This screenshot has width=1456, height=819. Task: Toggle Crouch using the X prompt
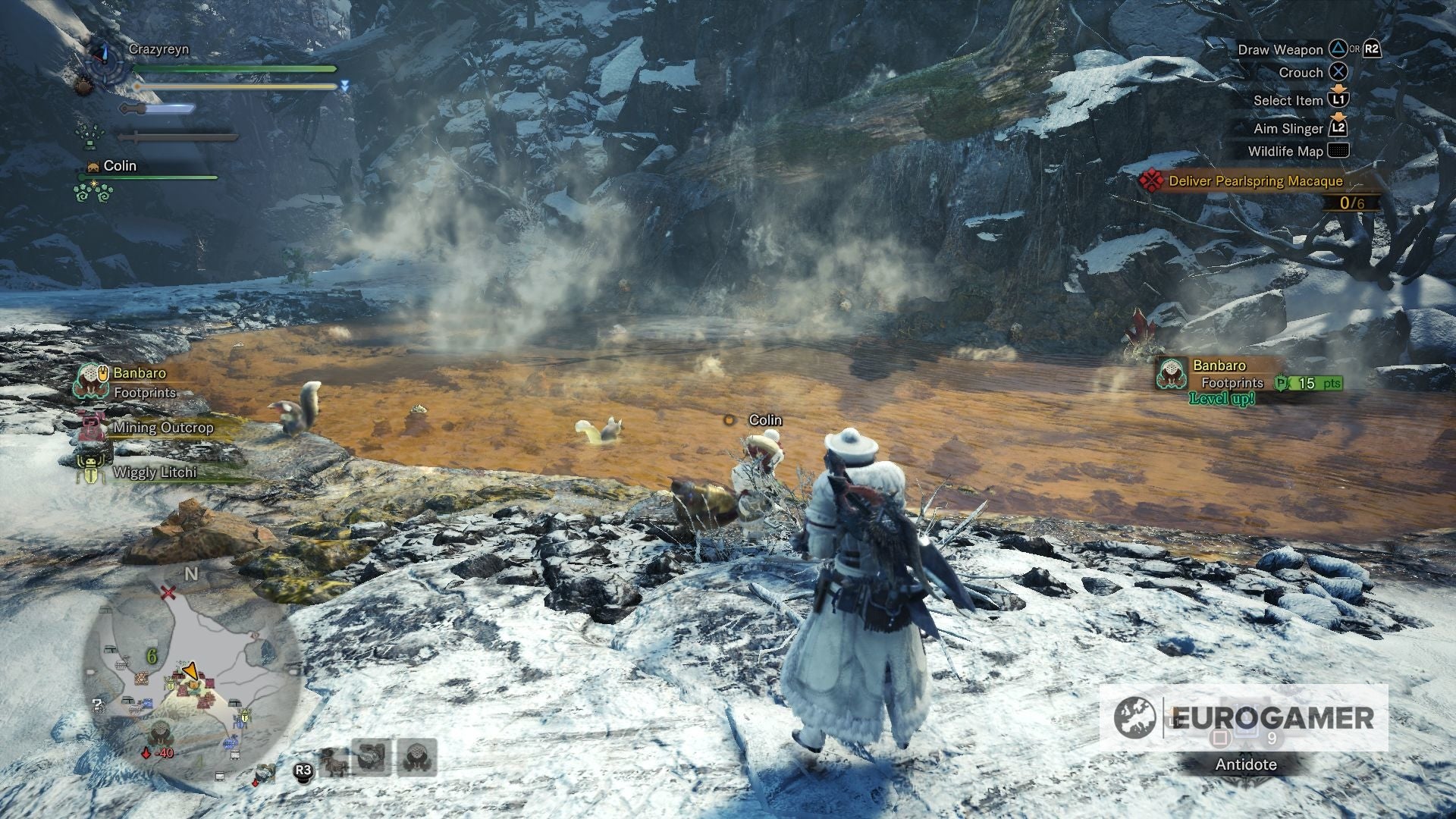coord(1337,73)
